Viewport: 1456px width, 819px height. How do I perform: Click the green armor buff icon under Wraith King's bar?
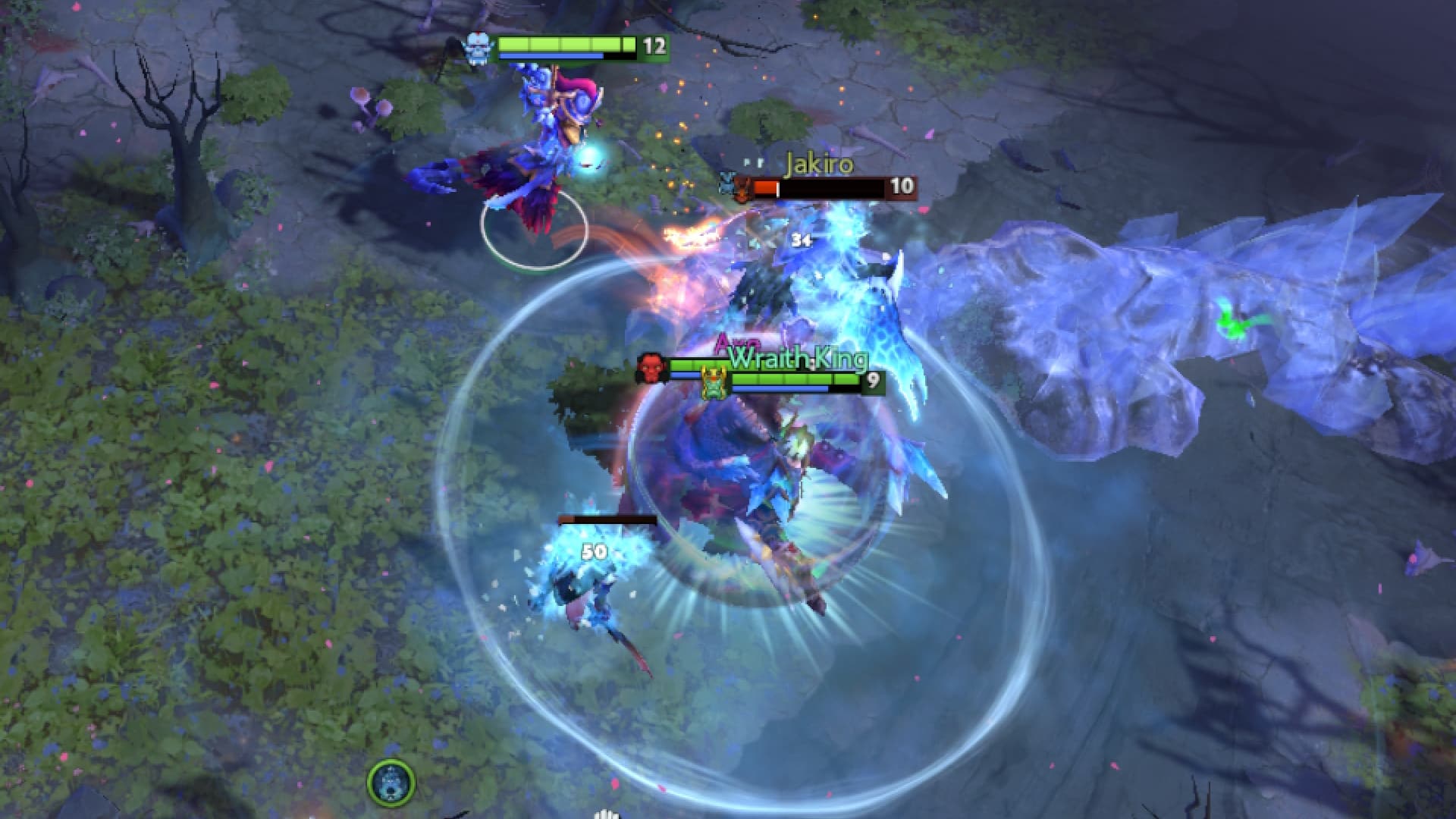(713, 383)
